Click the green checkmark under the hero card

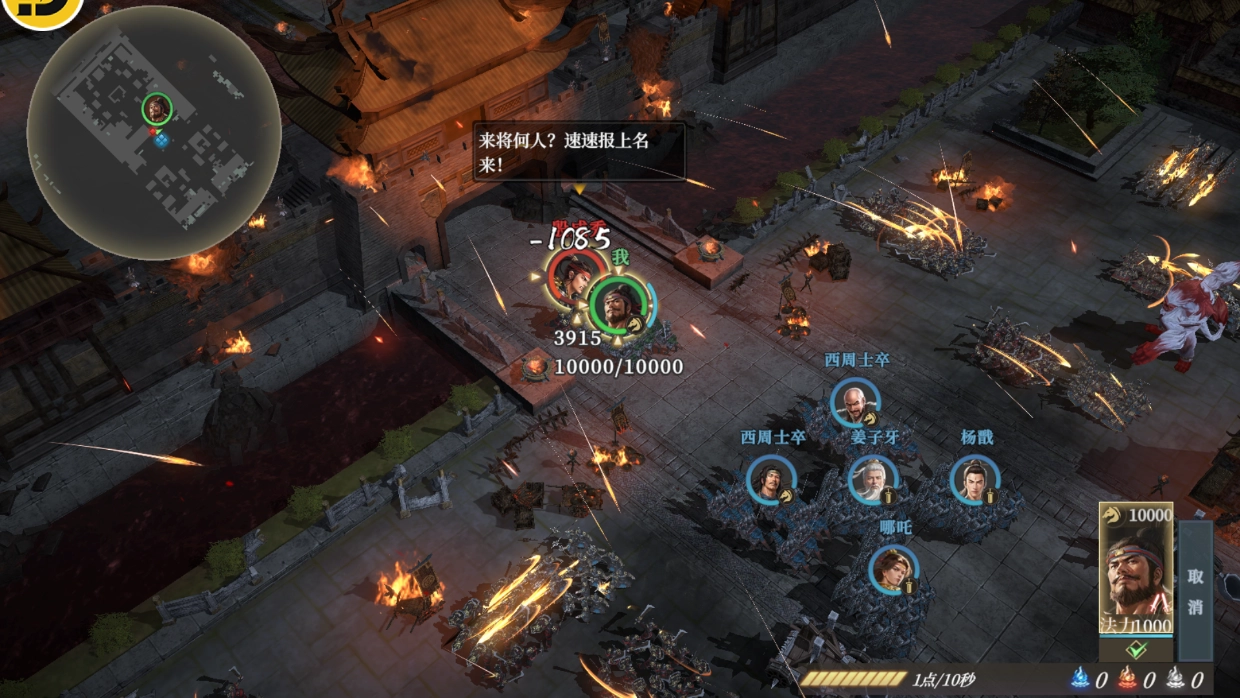tap(1135, 649)
